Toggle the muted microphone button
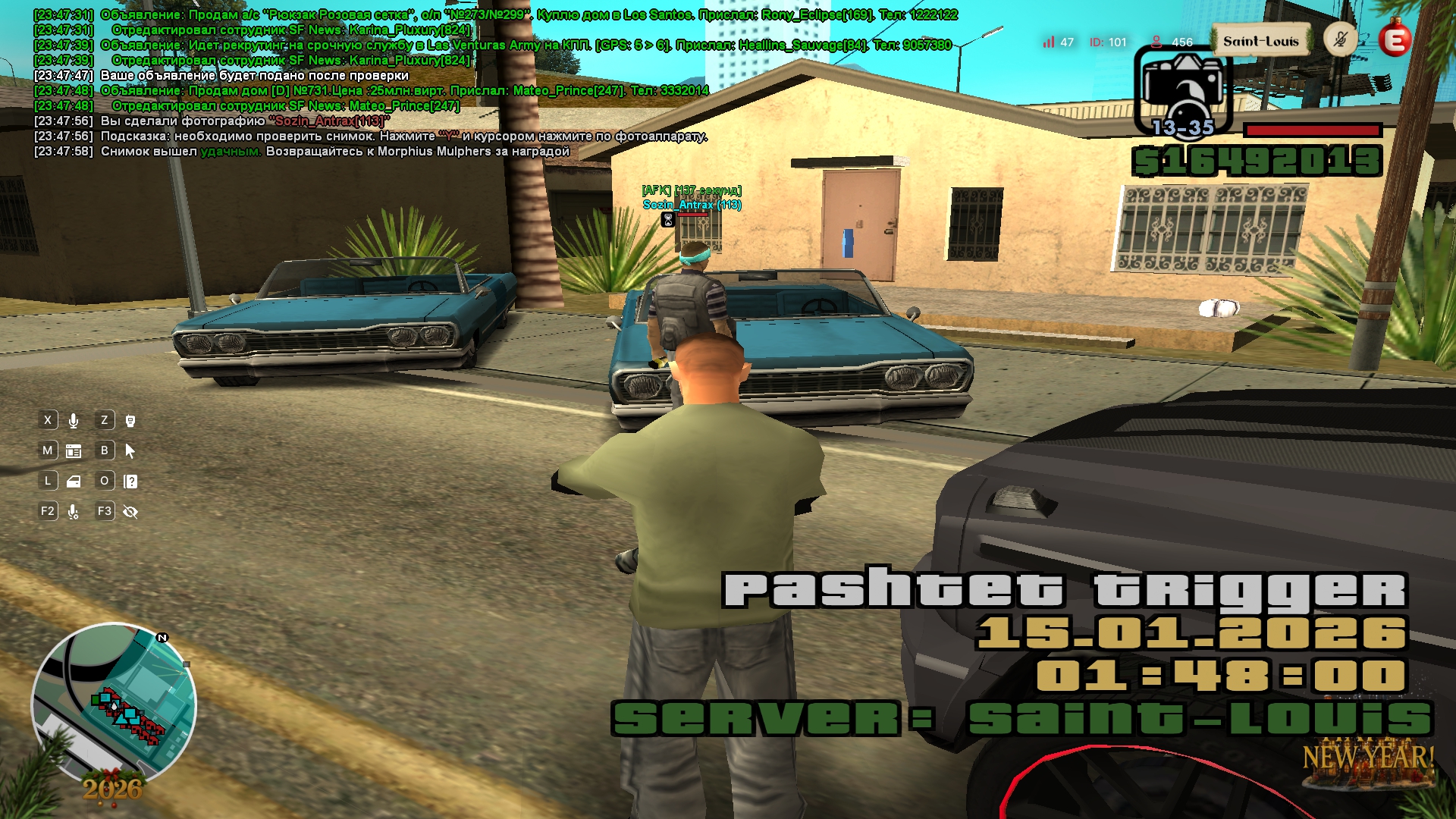Image resolution: width=1456 pixels, height=819 pixels. 1340,39
